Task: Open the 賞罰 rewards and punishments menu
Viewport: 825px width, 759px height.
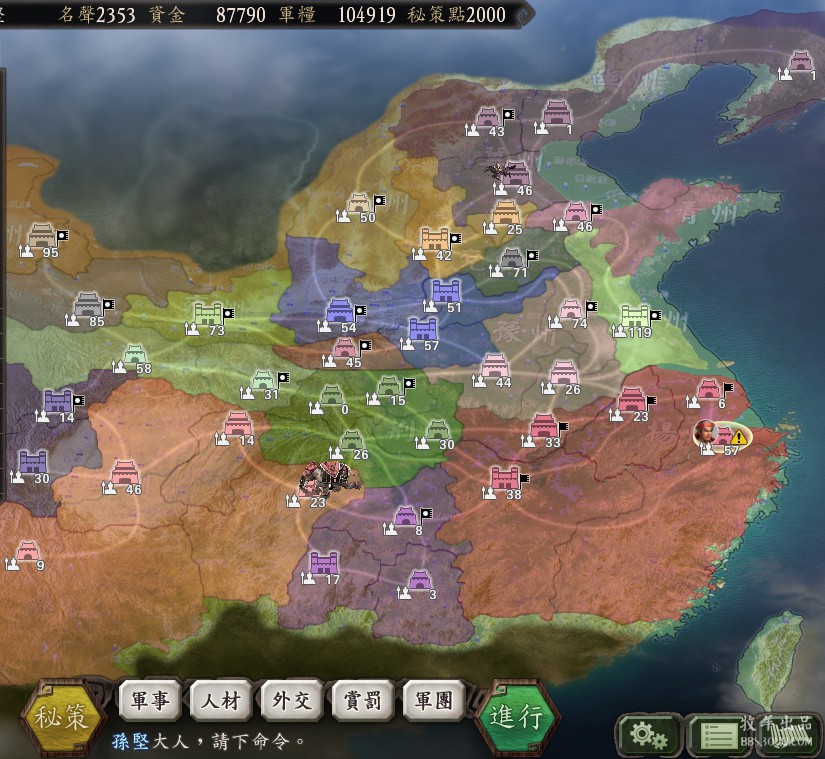Action: 363,700
